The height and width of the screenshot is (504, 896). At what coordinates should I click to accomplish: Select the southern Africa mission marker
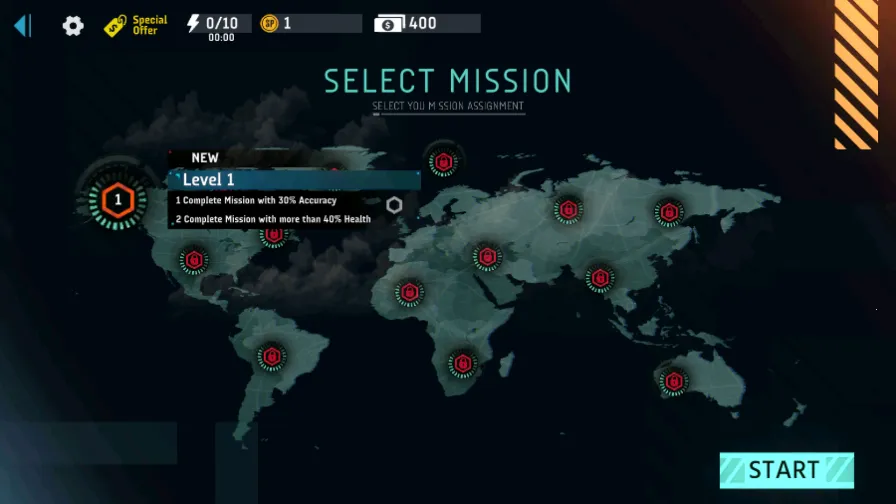(462, 363)
